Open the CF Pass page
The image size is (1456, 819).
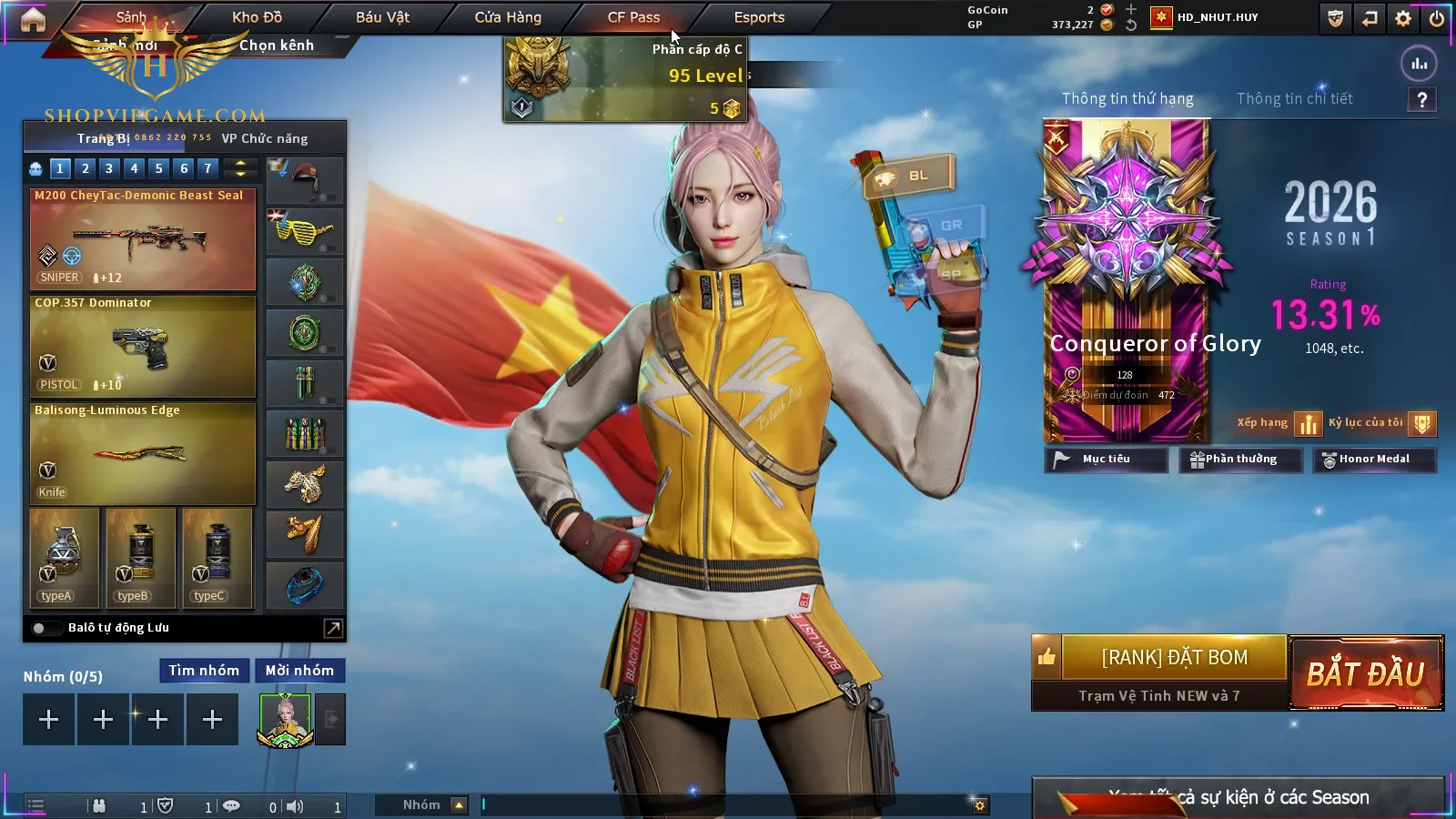point(633,17)
